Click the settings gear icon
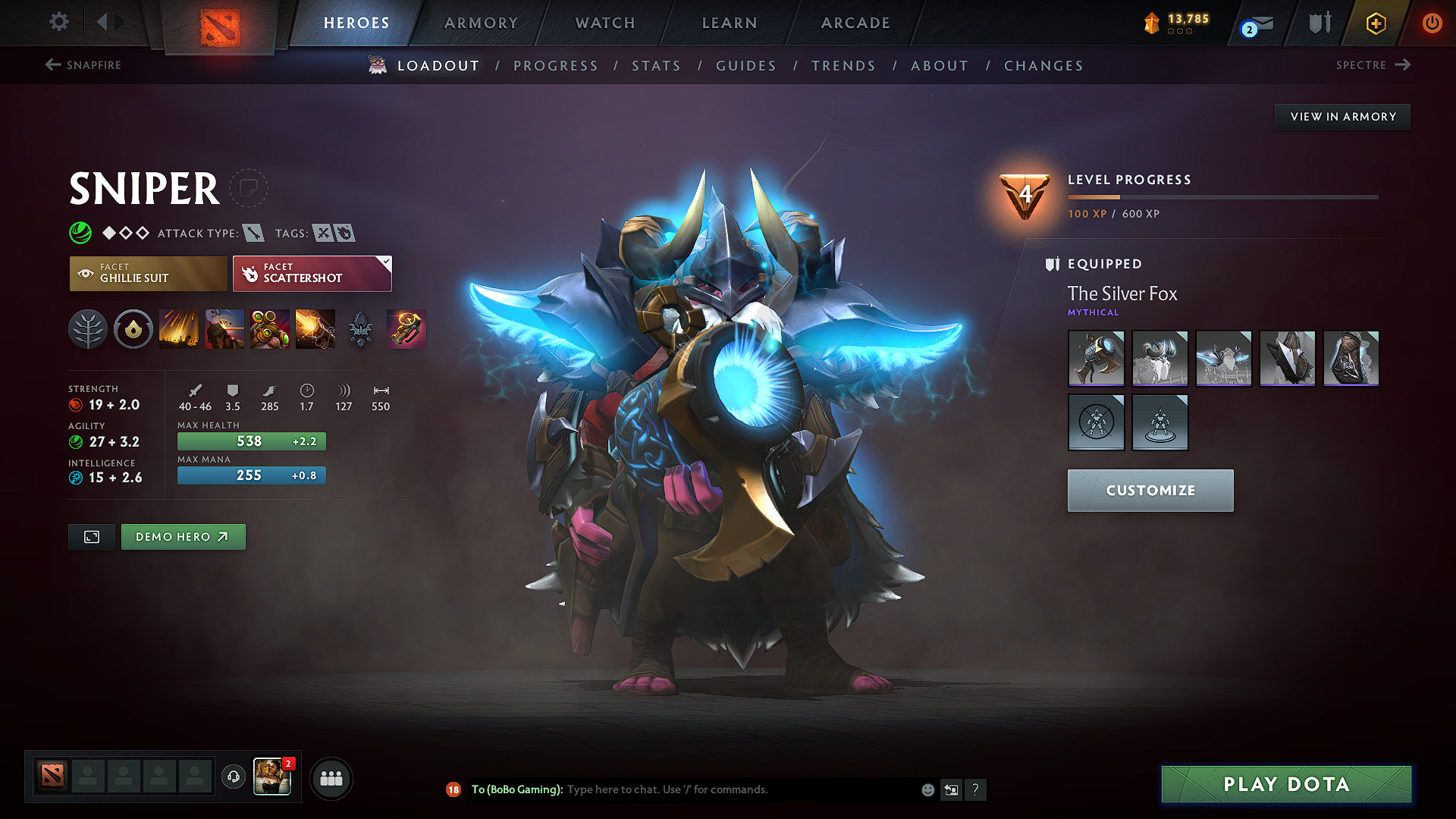 click(58, 22)
